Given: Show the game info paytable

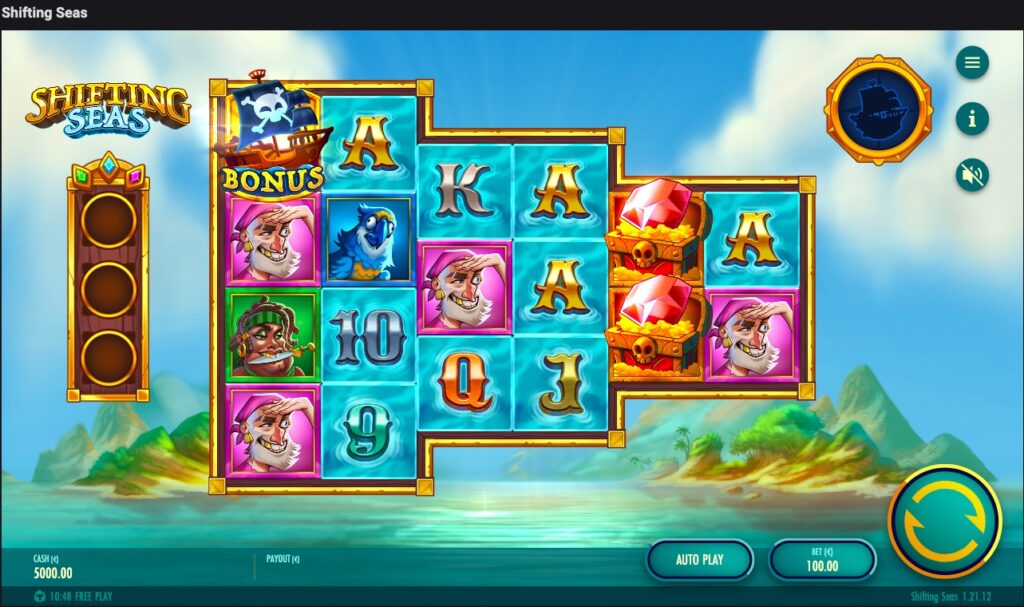Looking at the screenshot, I should coord(971,119).
